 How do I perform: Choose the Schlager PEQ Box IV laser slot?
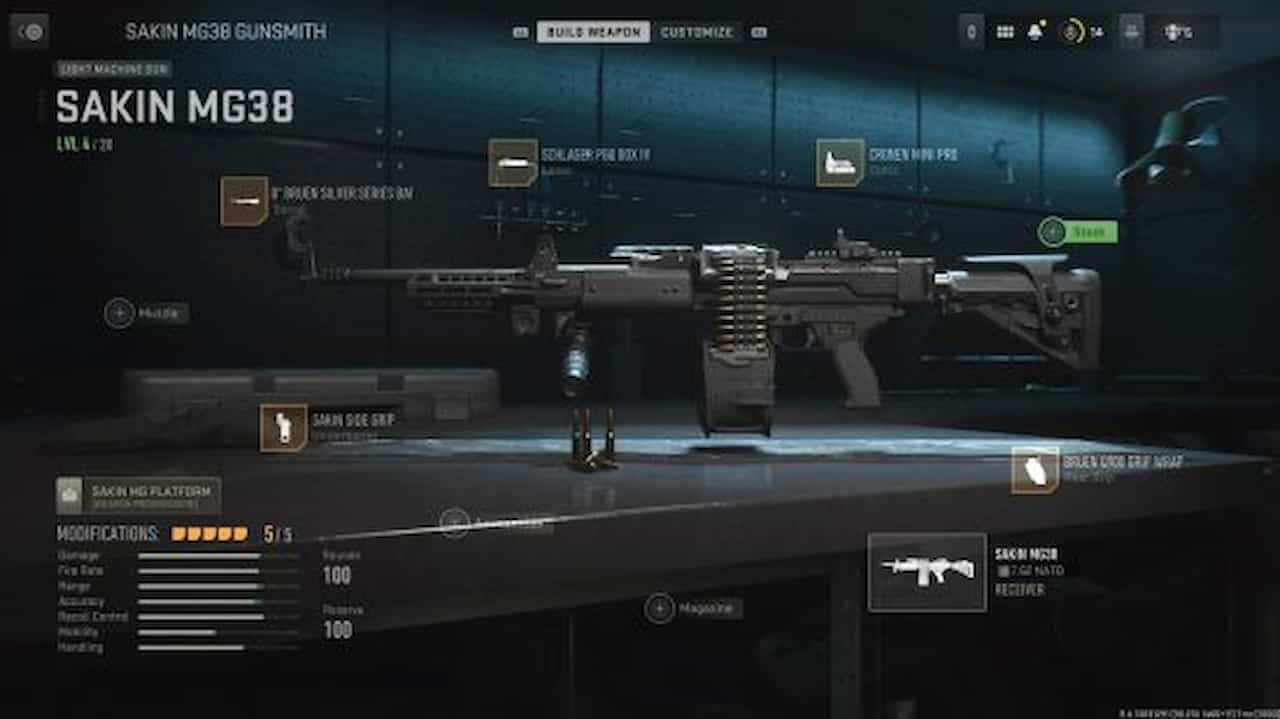(x=513, y=163)
